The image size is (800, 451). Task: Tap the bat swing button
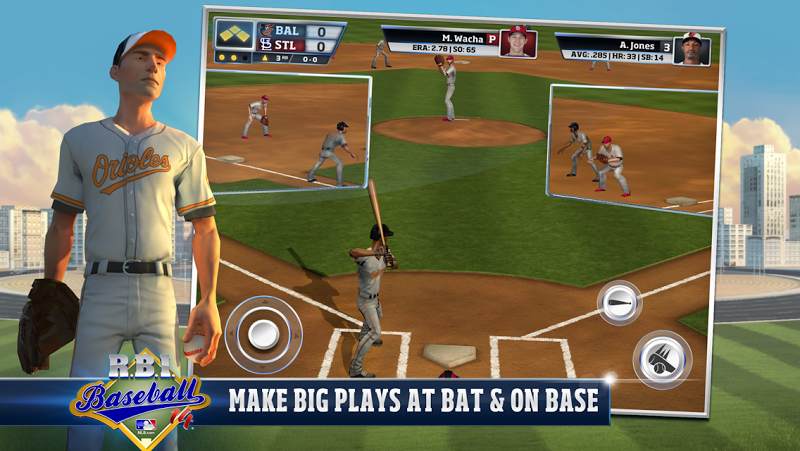(x=620, y=302)
